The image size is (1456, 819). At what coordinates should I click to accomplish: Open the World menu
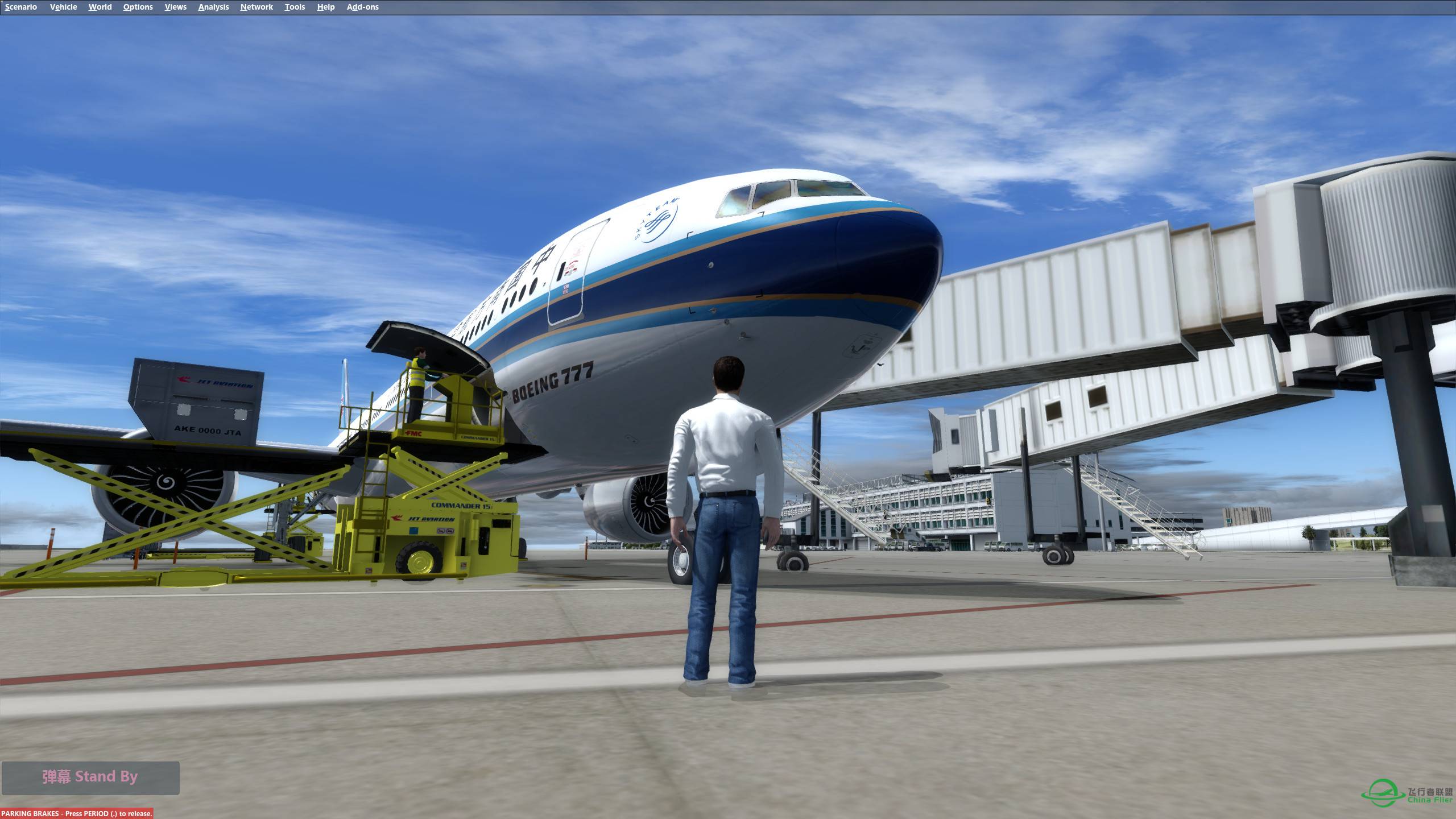[x=100, y=7]
